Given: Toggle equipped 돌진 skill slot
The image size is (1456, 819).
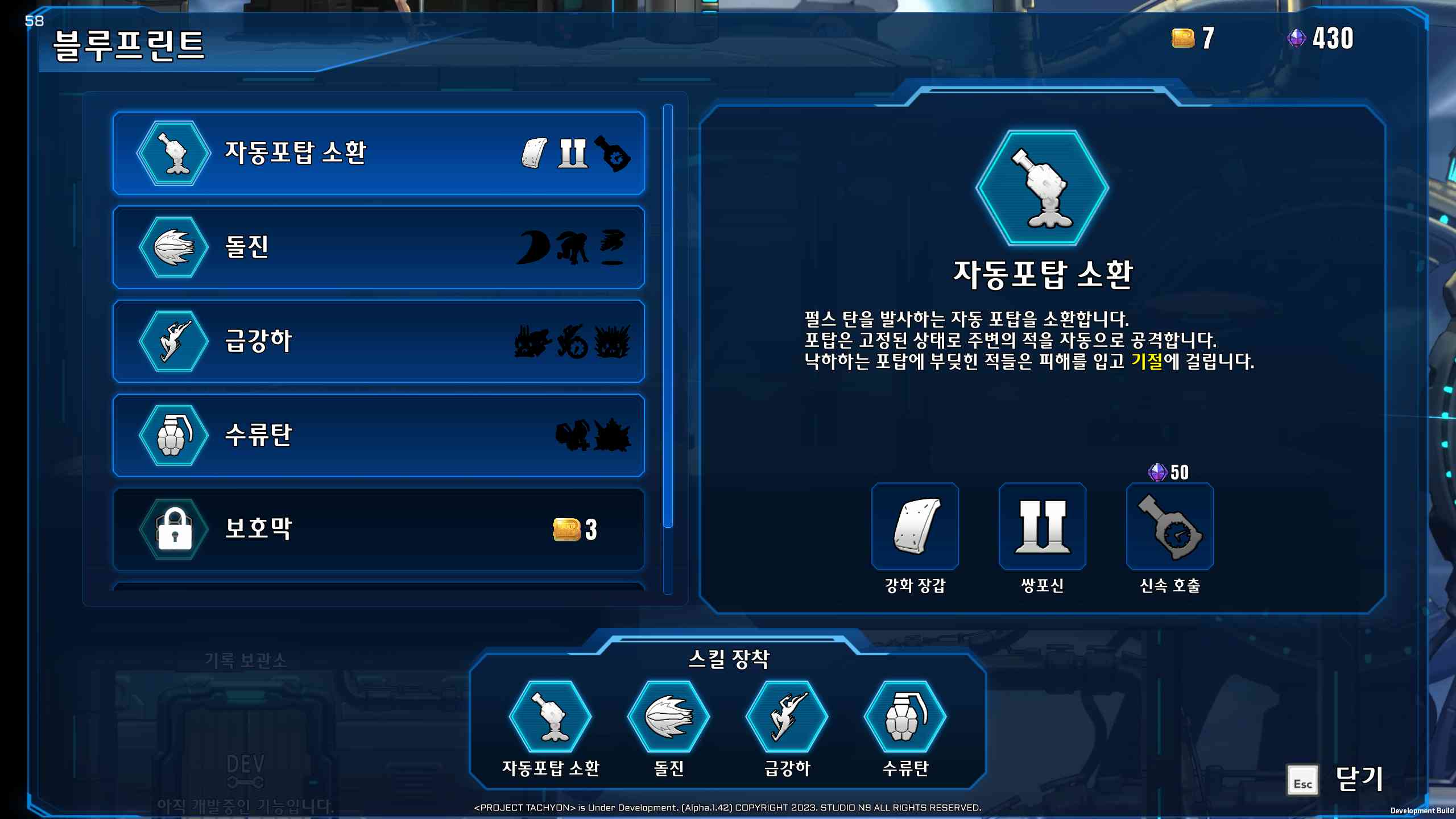Looking at the screenshot, I should 670,718.
